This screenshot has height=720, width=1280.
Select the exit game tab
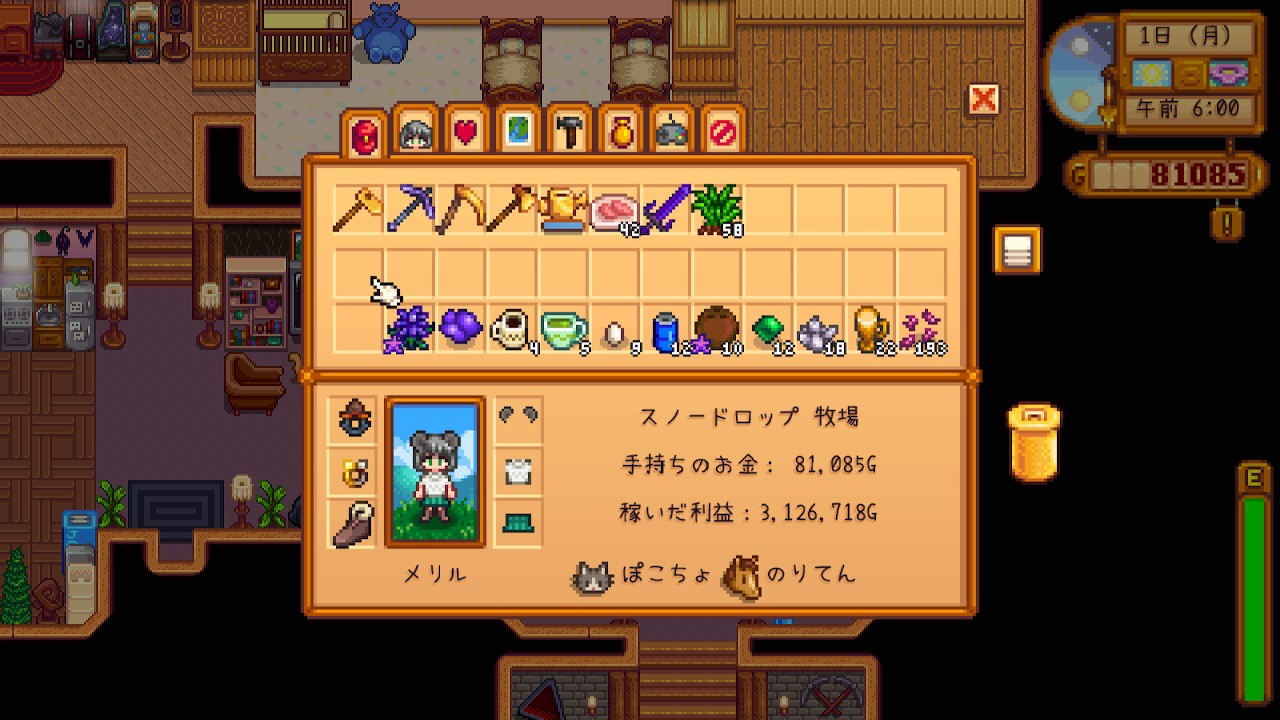point(723,131)
